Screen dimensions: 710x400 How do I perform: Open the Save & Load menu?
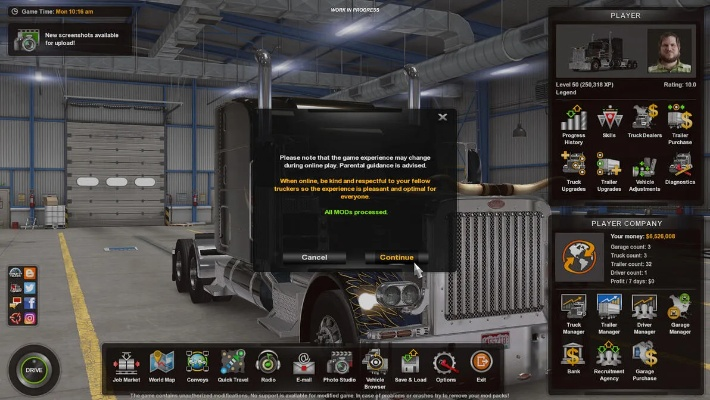[410, 365]
